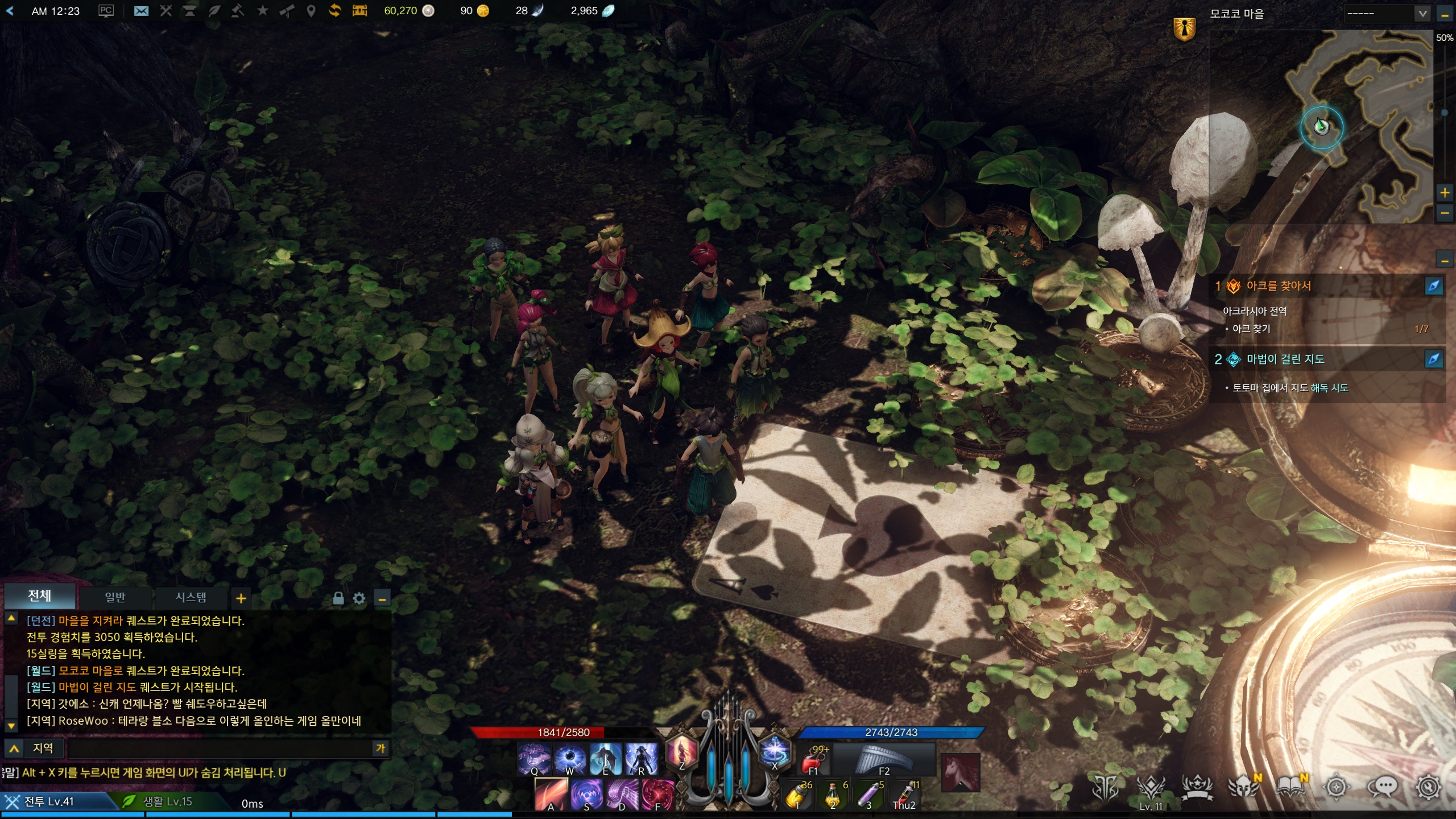The height and width of the screenshot is (819, 1456).
Task: Switch to the 일반 chat tab
Action: (x=114, y=597)
